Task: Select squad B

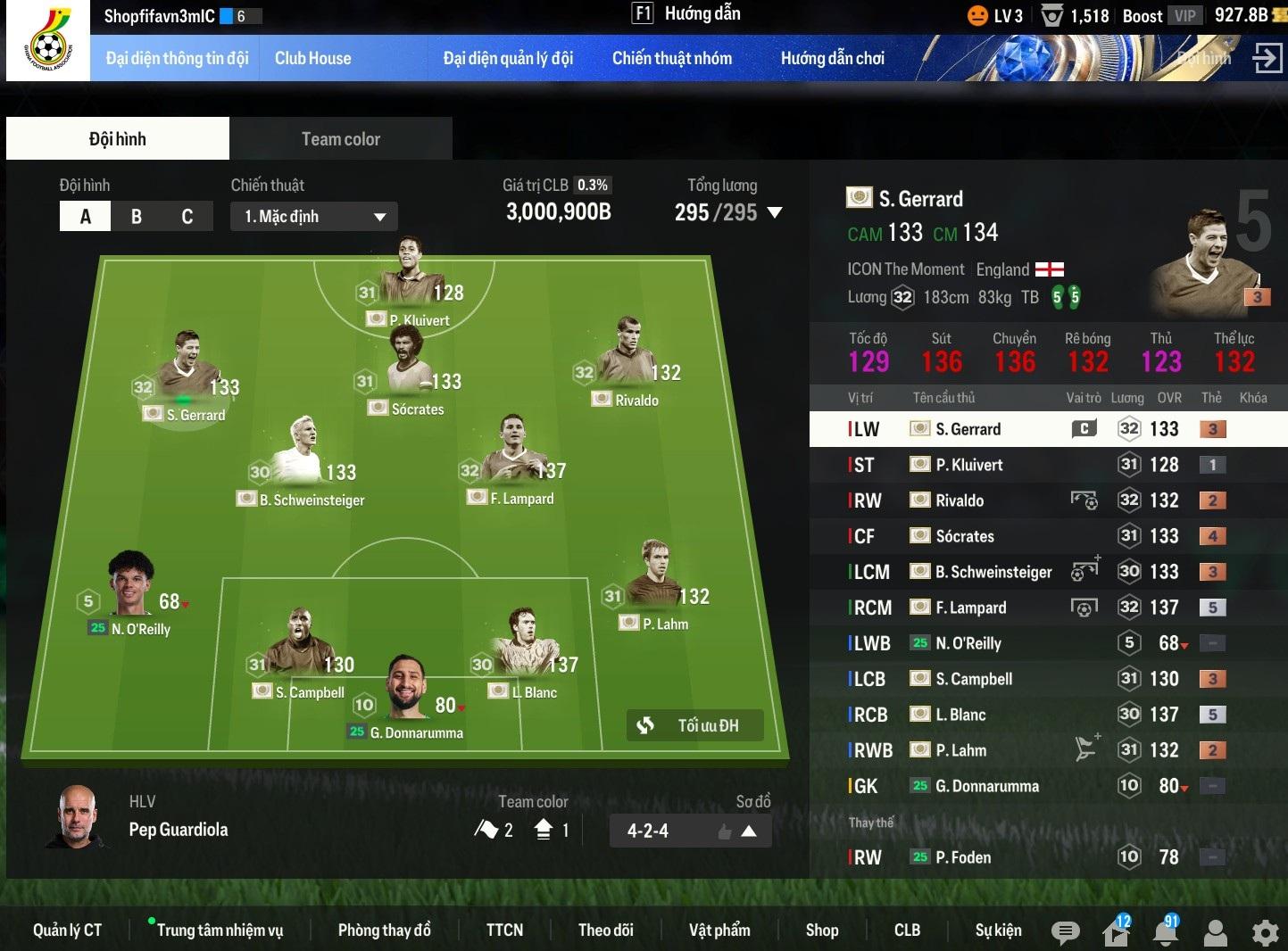Action: point(137,217)
